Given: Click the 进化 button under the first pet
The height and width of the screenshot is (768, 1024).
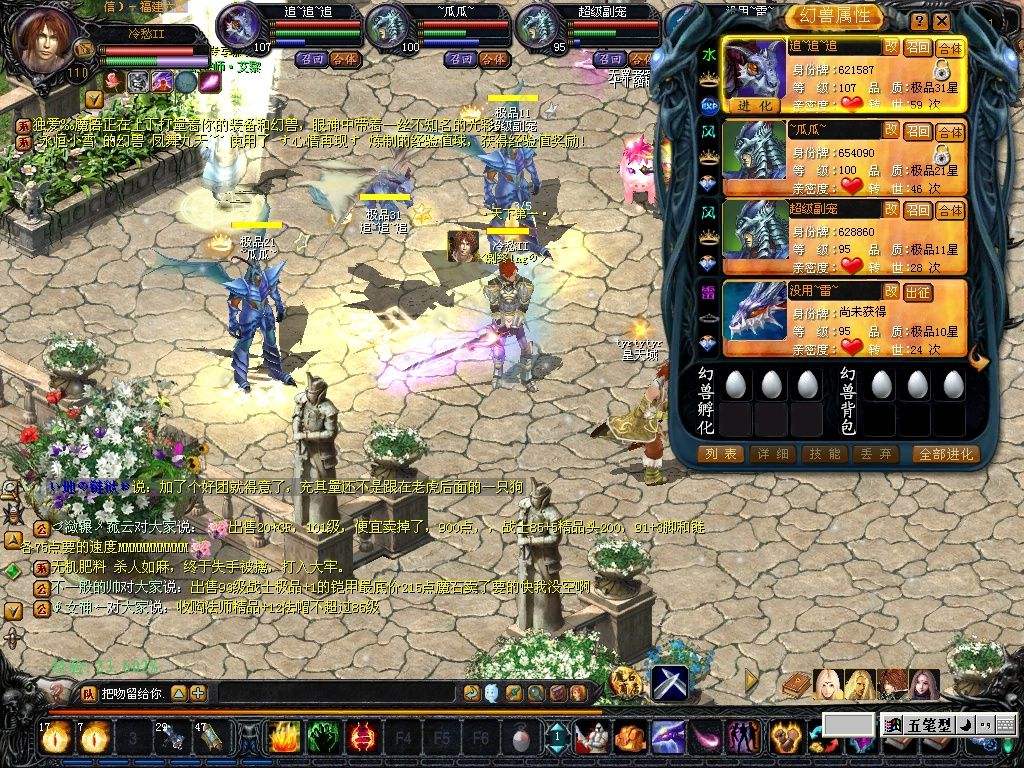Looking at the screenshot, I should pos(755,105).
